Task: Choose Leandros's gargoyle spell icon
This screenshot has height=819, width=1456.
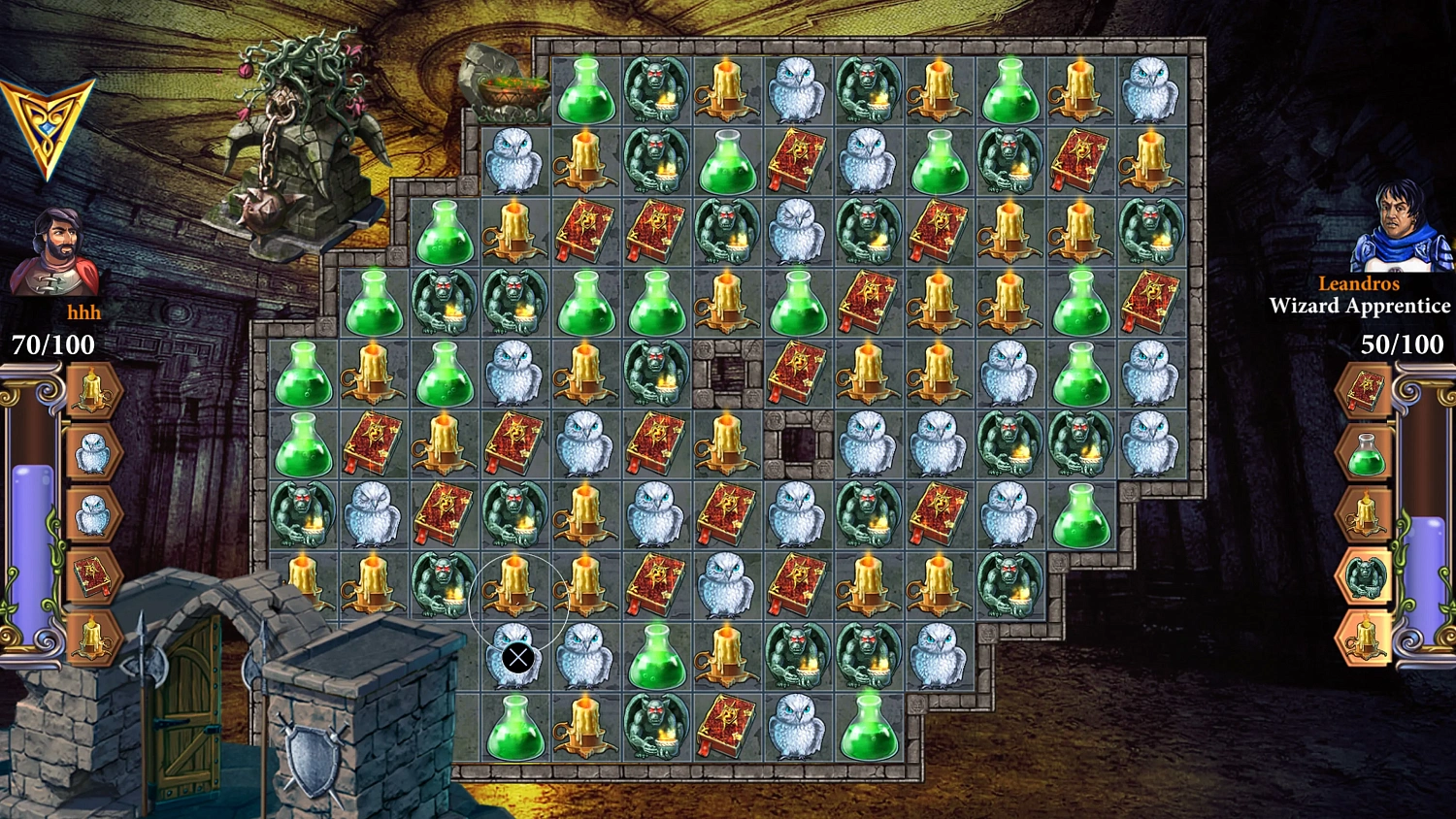Action: [x=1365, y=576]
